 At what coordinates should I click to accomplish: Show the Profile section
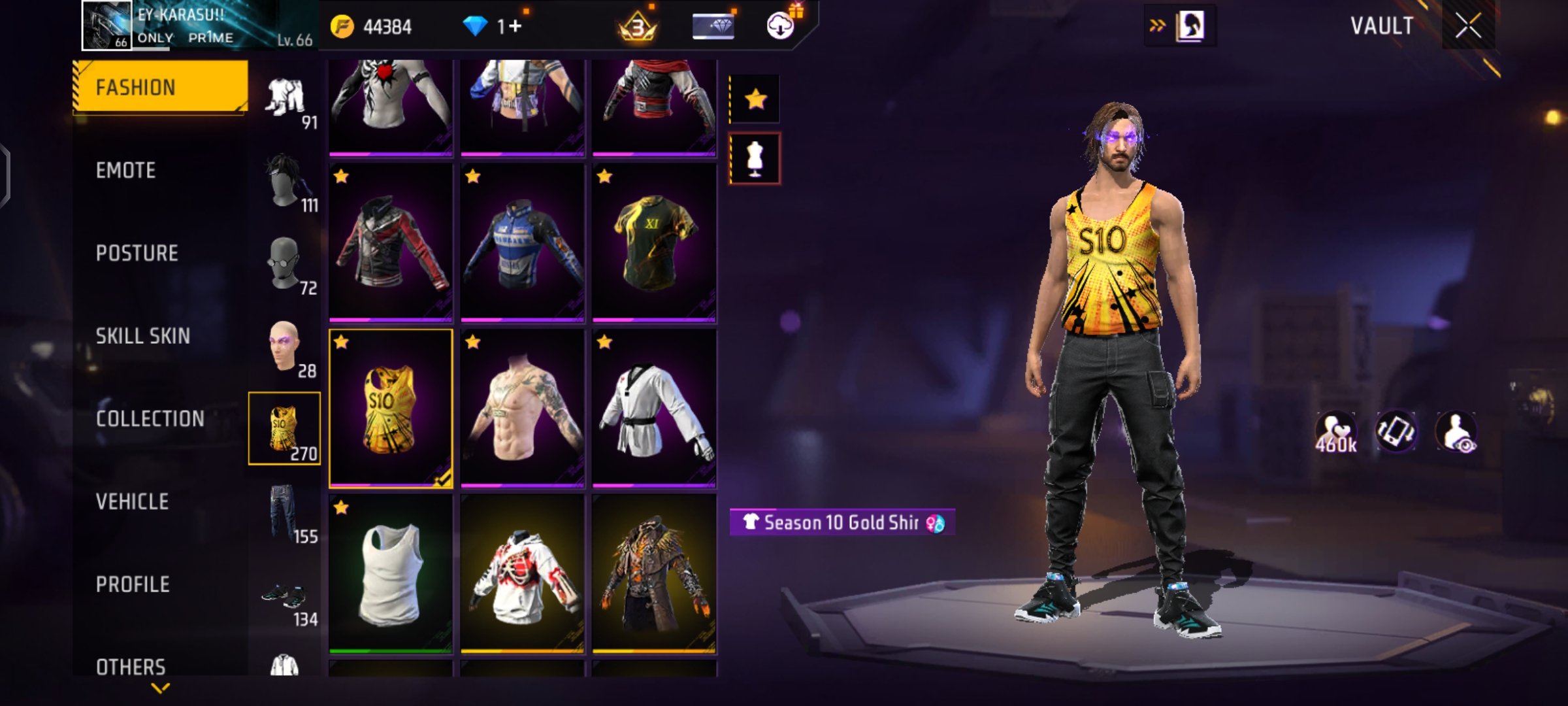pyautogui.click(x=133, y=584)
